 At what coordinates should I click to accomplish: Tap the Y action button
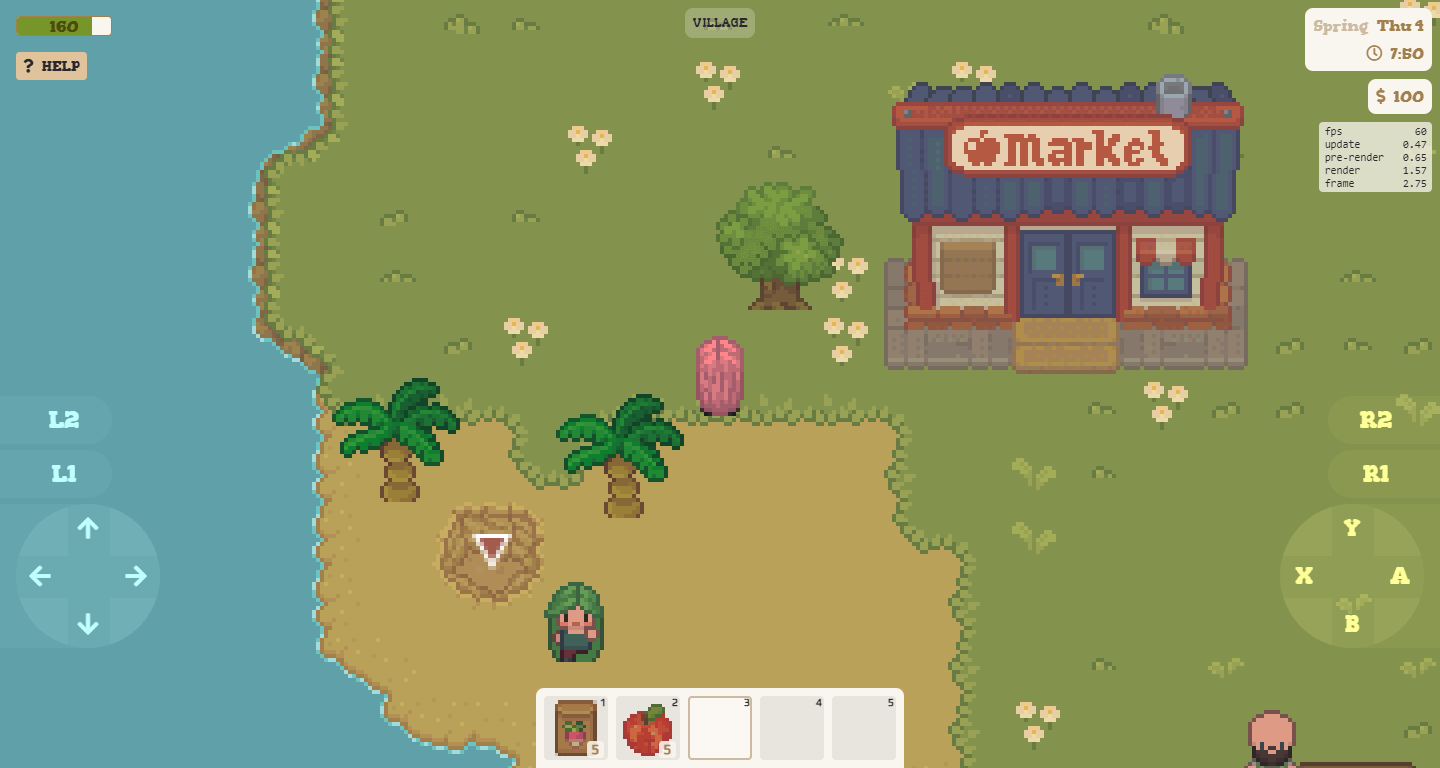click(1351, 528)
